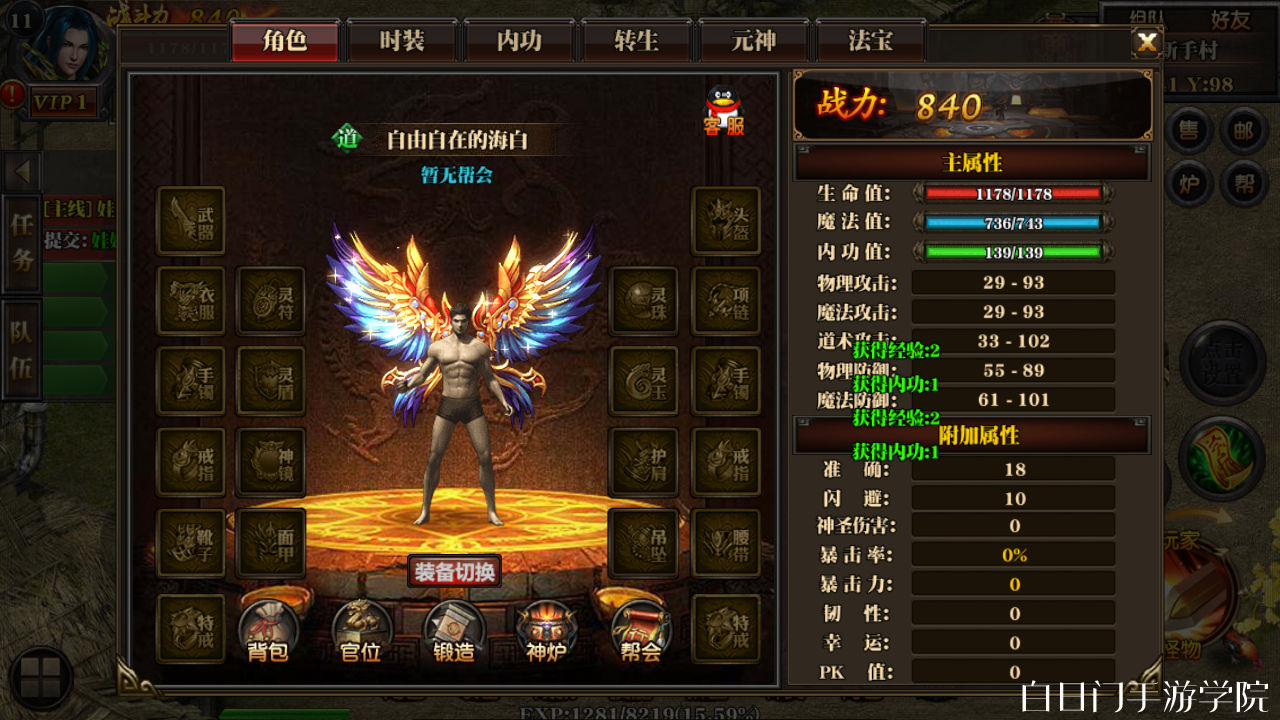Select the 转生 tab
The image size is (1280, 720).
pos(636,41)
